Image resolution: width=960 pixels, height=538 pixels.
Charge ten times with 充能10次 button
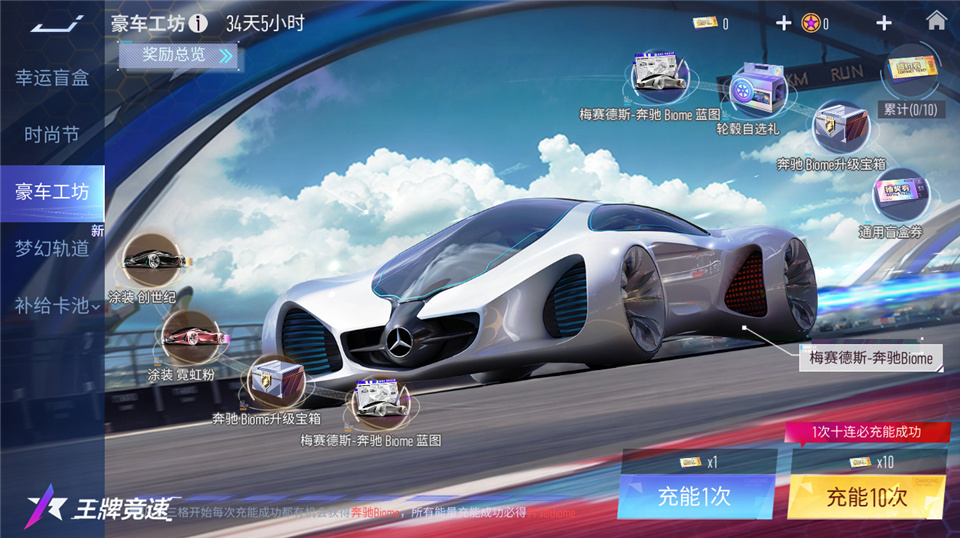(866, 497)
